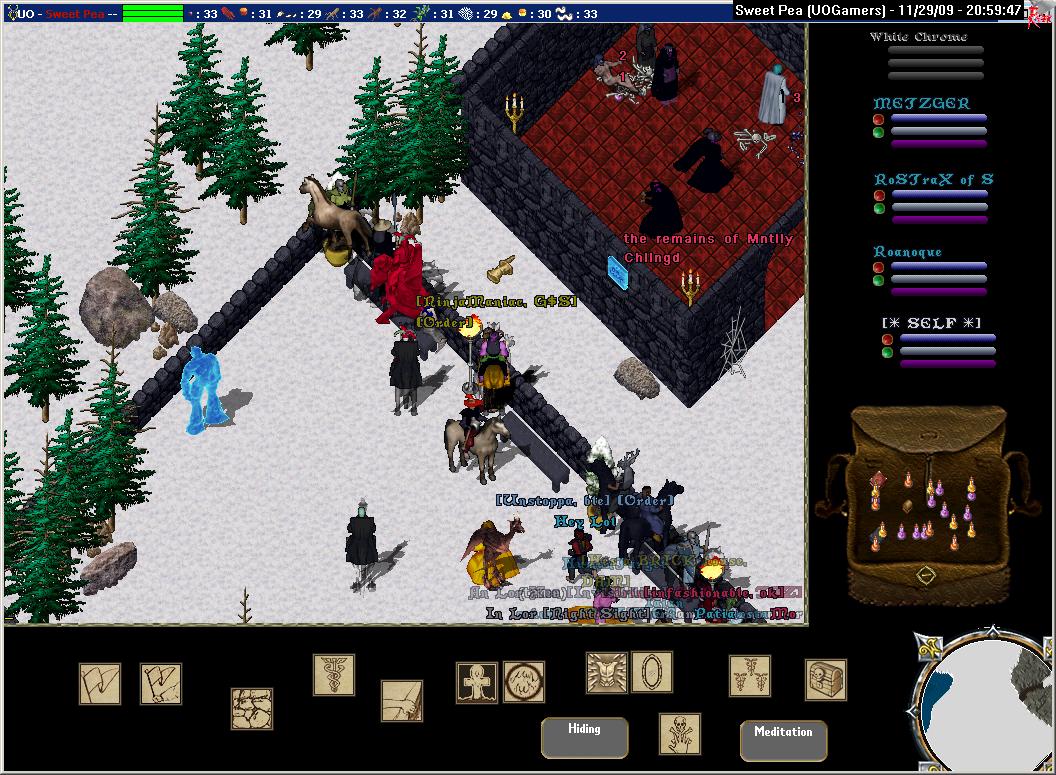The height and width of the screenshot is (775, 1056).
Task: Select the White Chrome party entry
Action: [918, 37]
